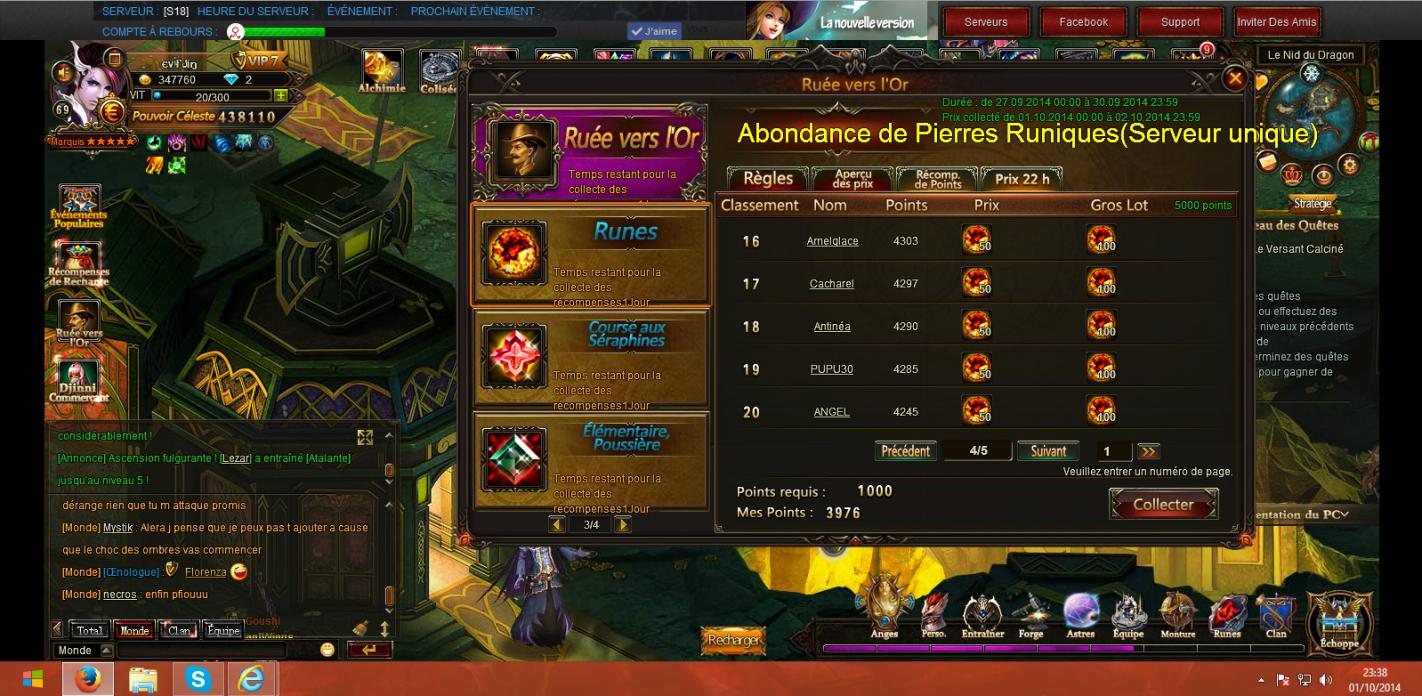The image size is (1422, 696).
Task: Show next ranking page with Suivant
Action: tap(1048, 451)
